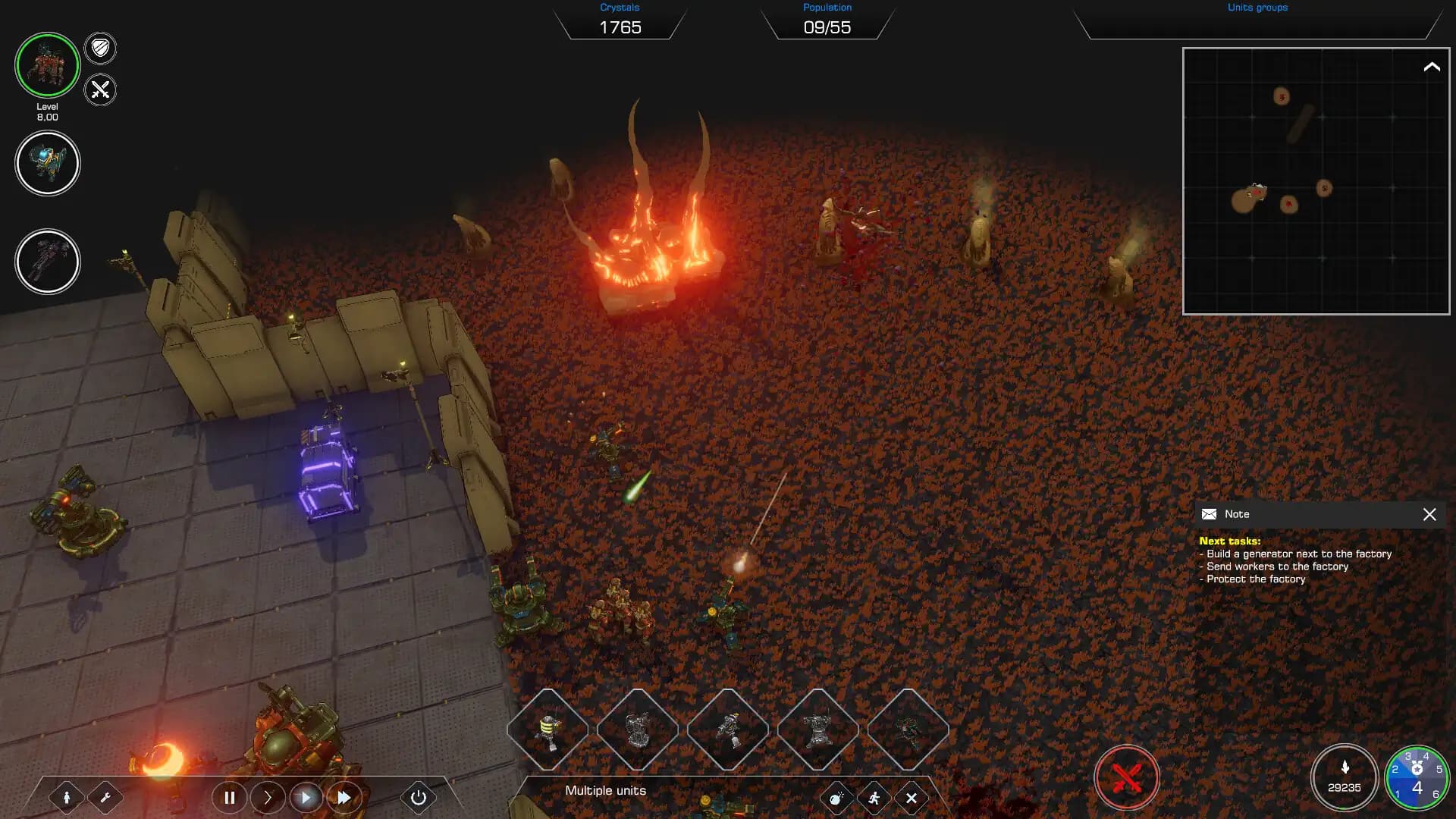The width and height of the screenshot is (1456, 819).
Task: Select the wrench repair icon
Action: pyautogui.click(x=106, y=798)
